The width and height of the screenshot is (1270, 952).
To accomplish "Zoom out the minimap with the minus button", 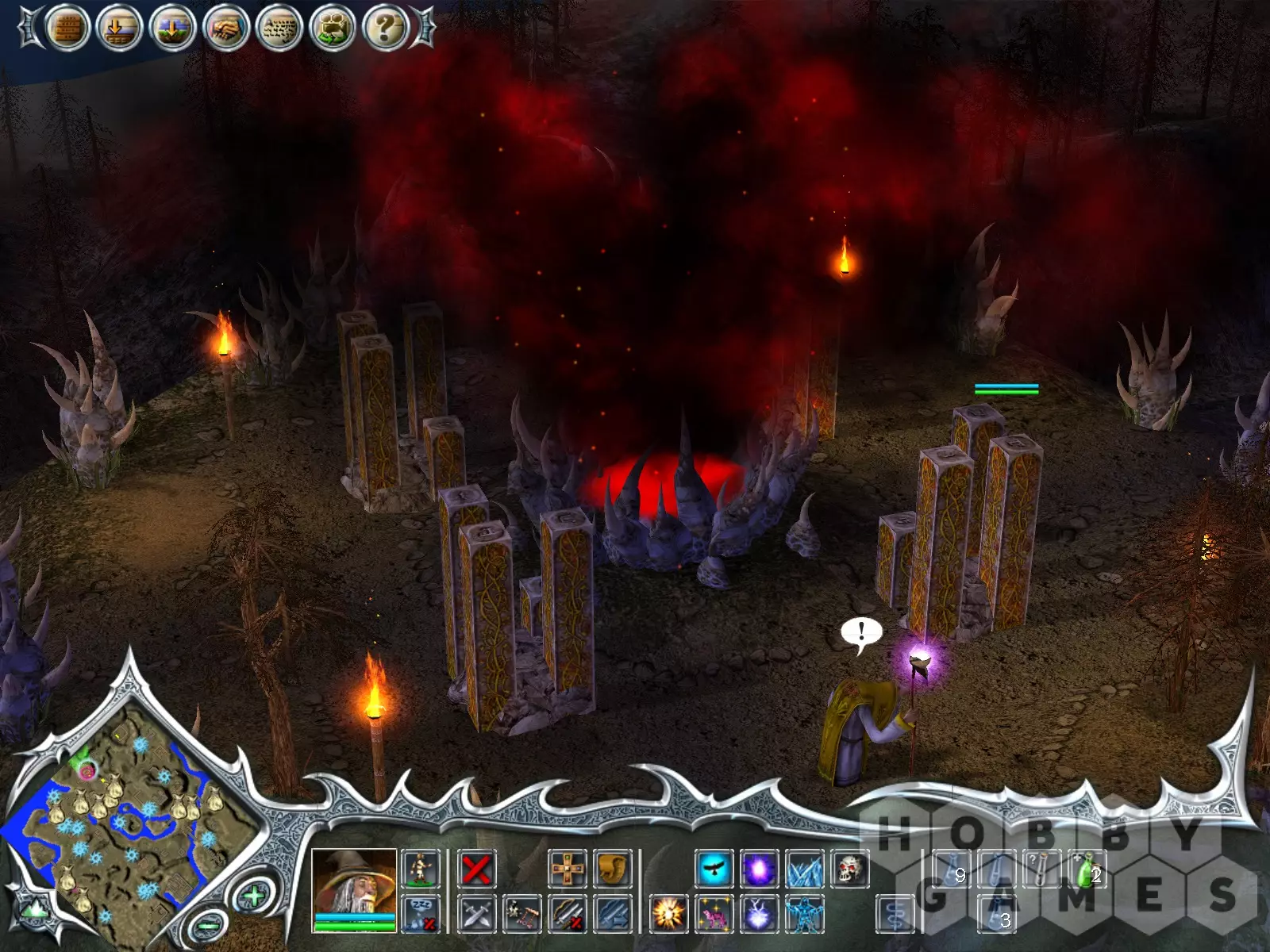I will [207, 925].
